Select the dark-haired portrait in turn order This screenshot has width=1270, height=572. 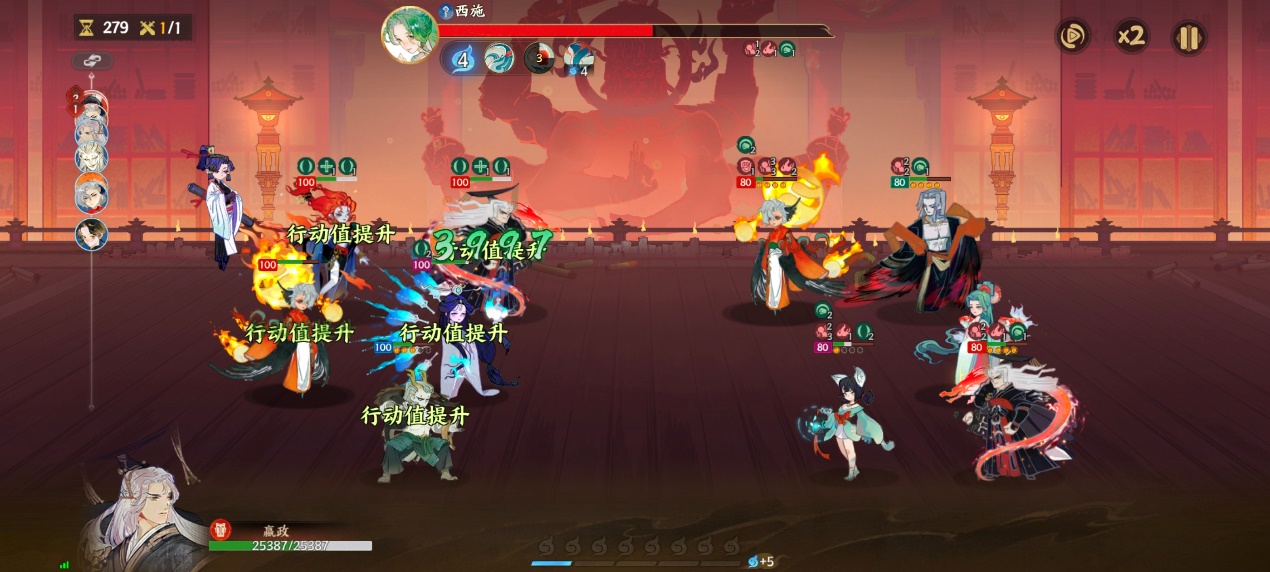(x=92, y=234)
